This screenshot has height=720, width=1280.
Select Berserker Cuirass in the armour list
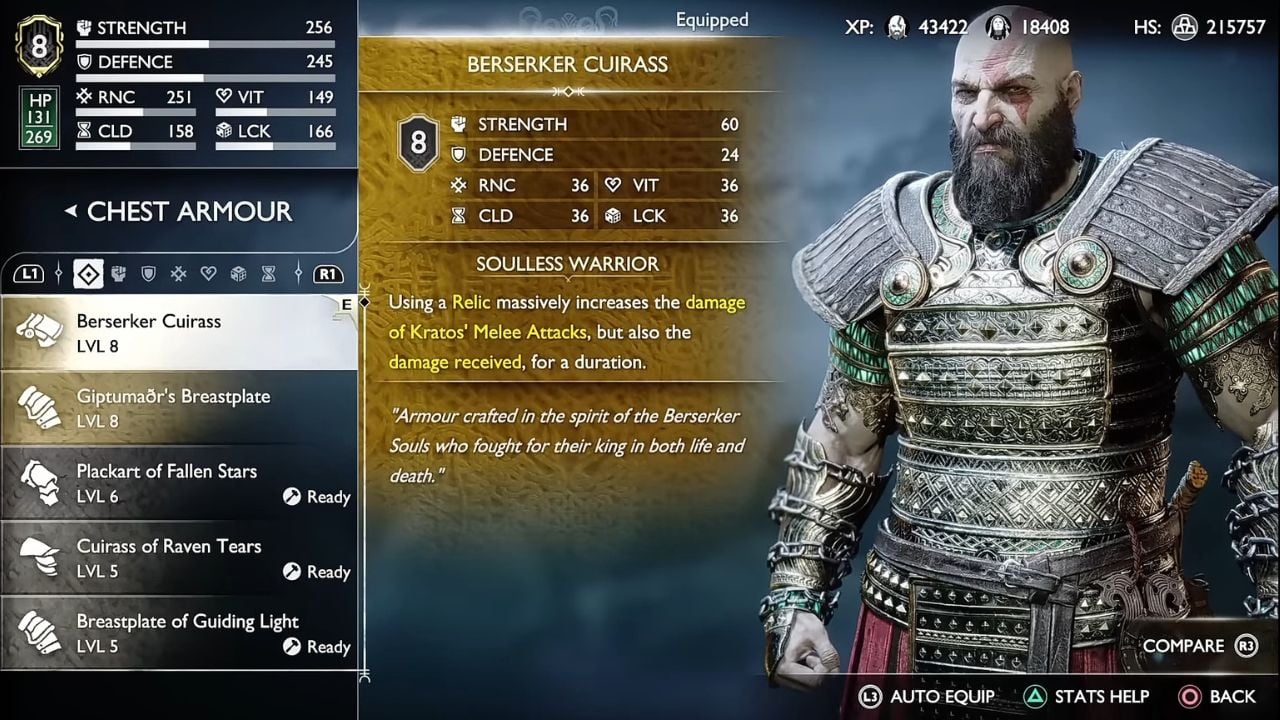point(178,333)
